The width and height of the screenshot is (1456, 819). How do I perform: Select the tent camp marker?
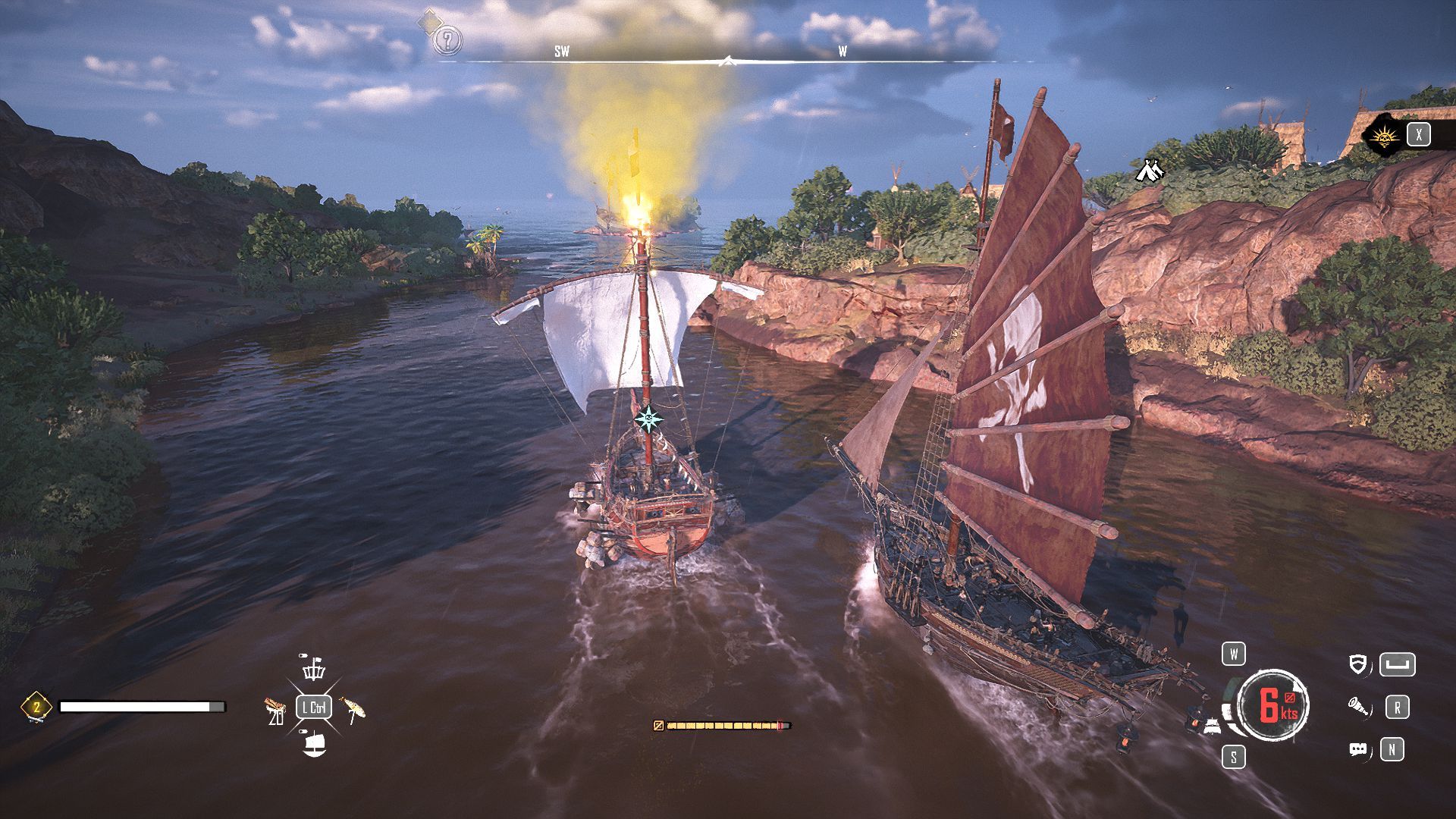point(1150,171)
